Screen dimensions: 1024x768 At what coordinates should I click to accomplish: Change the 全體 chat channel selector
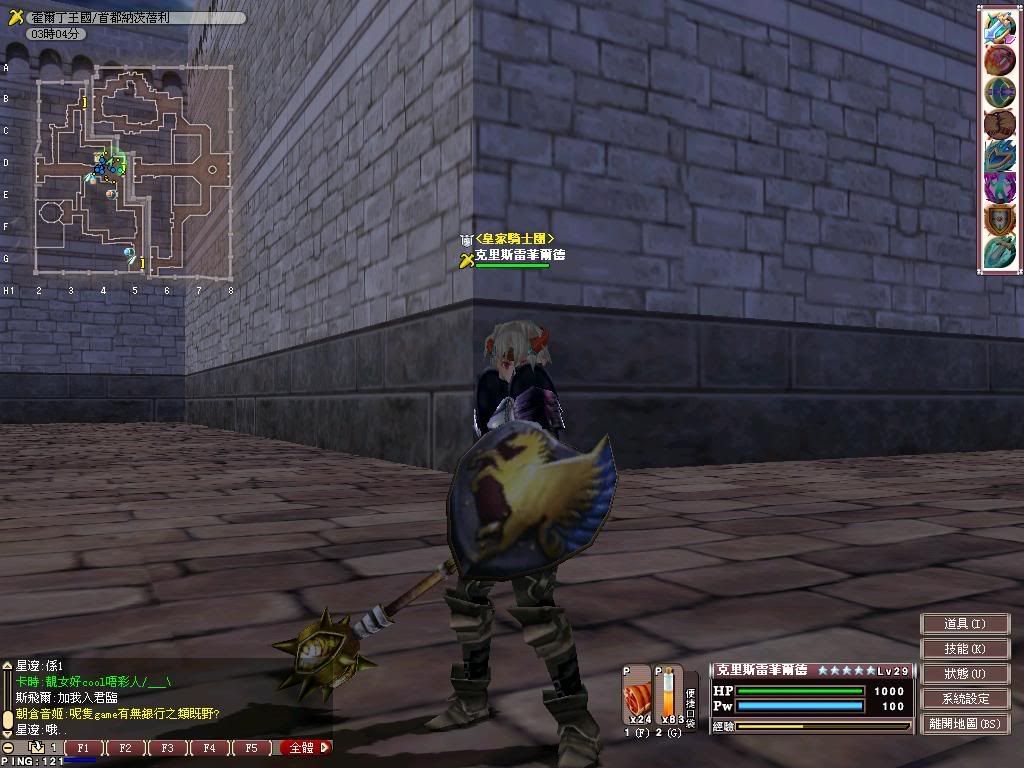(x=304, y=747)
